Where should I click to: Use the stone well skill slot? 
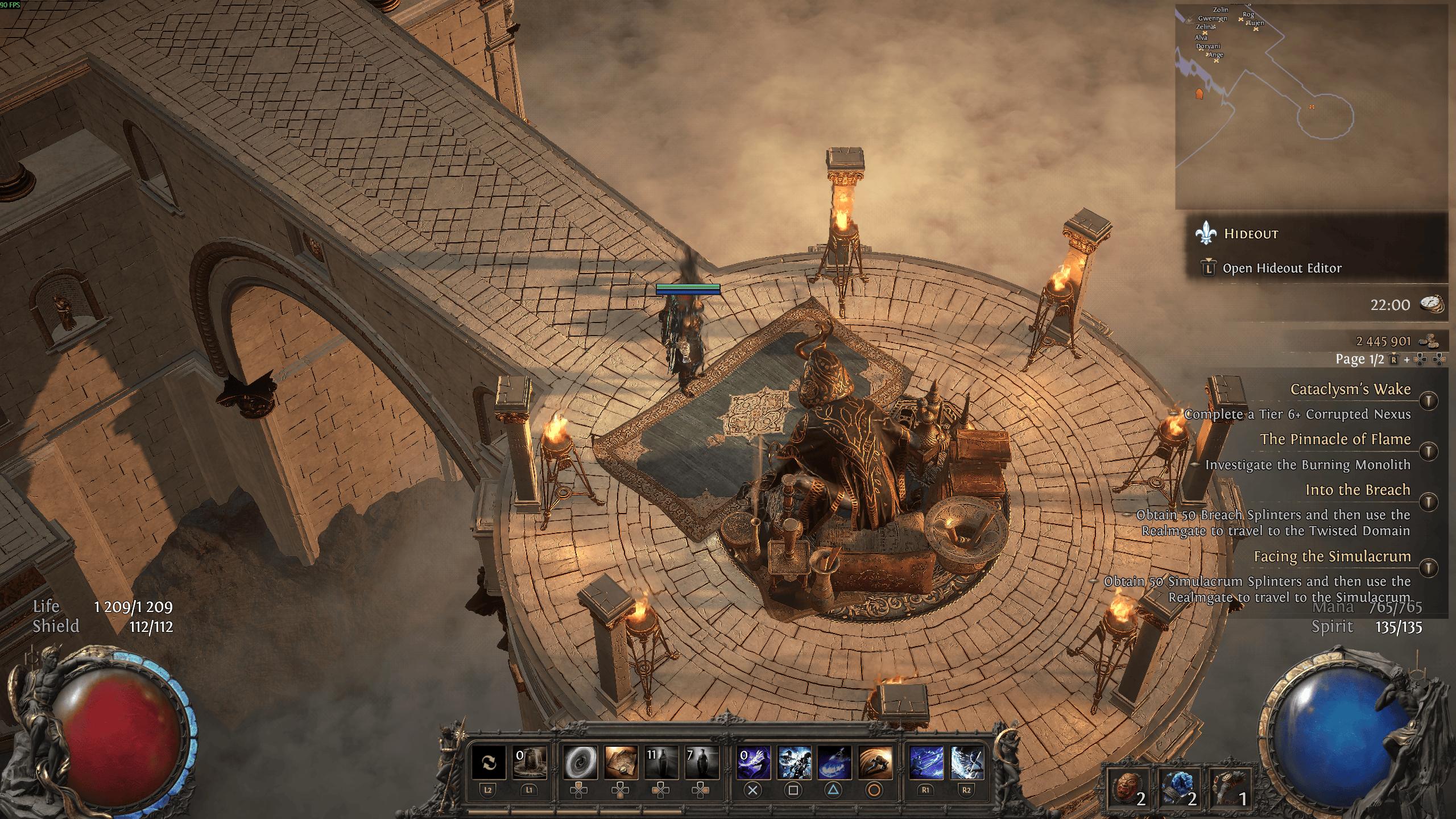pyautogui.click(x=530, y=763)
